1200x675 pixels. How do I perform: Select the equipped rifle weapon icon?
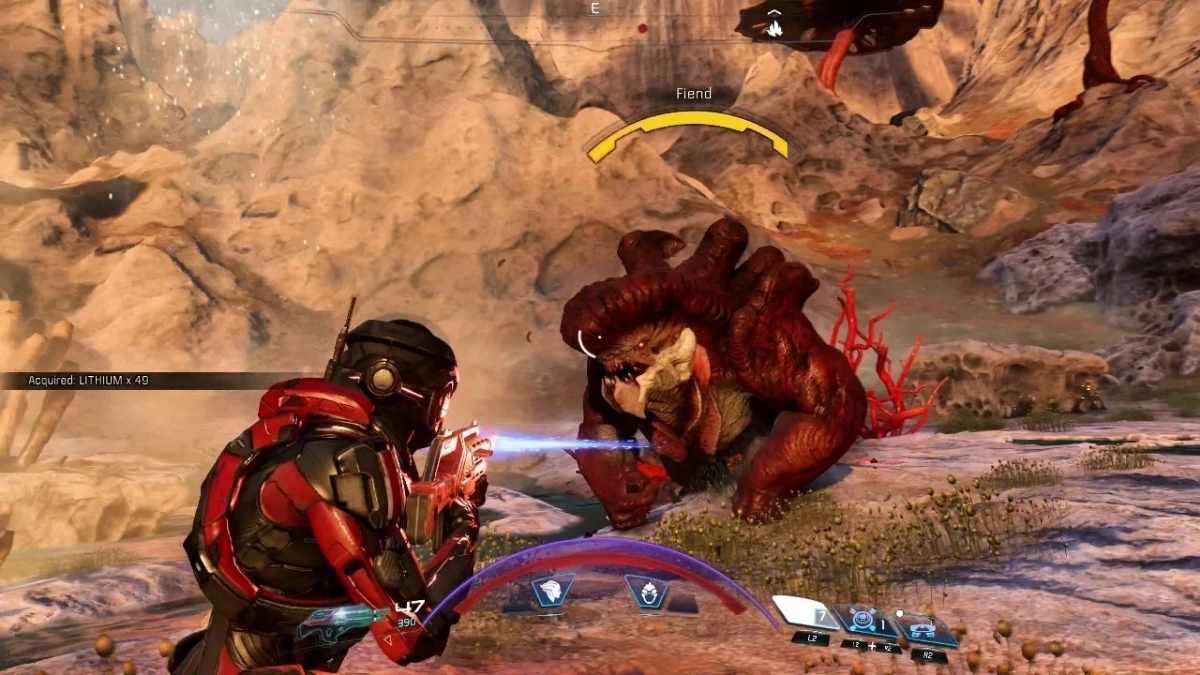pyautogui.click(x=341, y=620)
